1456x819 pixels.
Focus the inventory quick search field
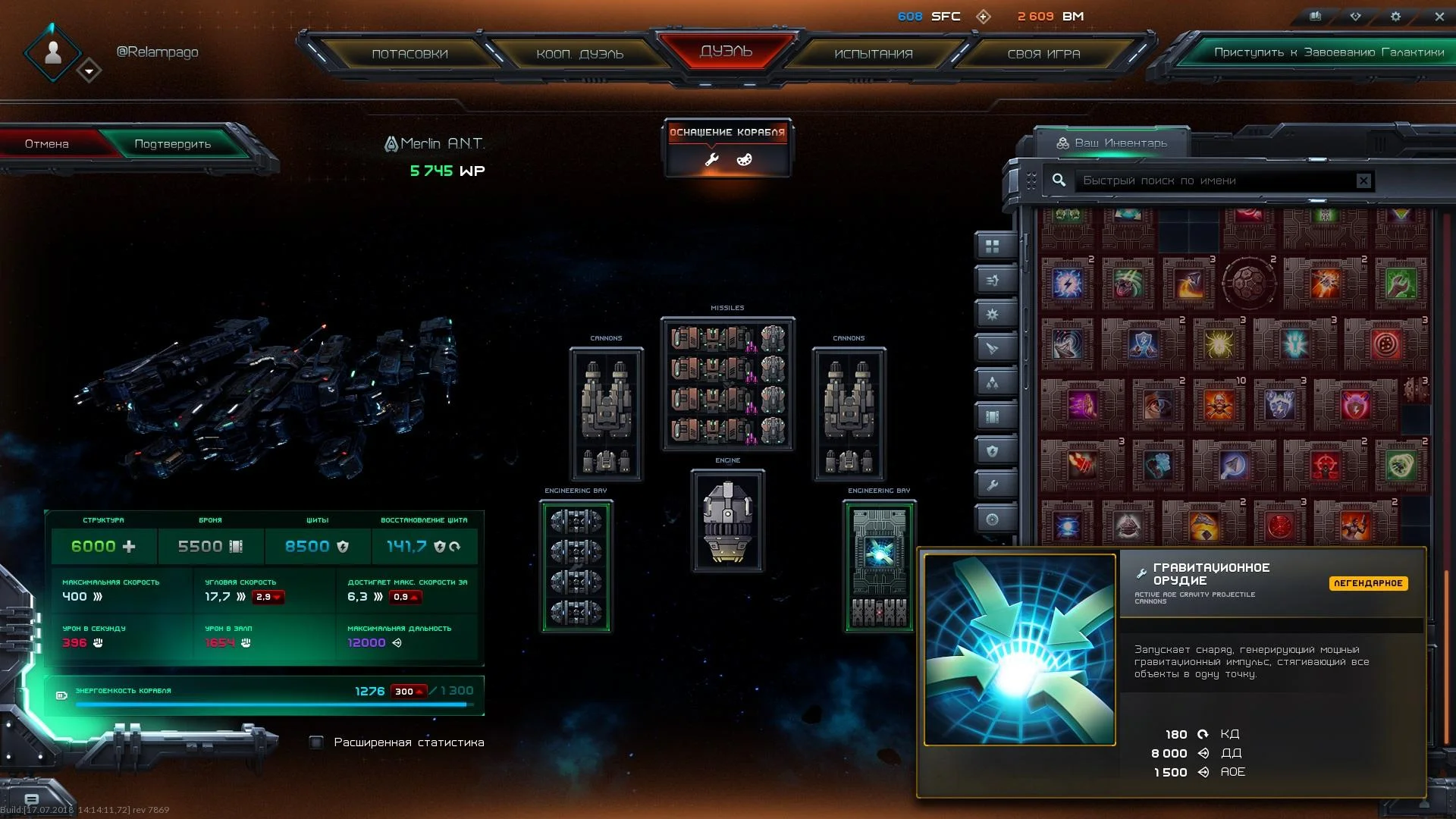coord(1213,180)
